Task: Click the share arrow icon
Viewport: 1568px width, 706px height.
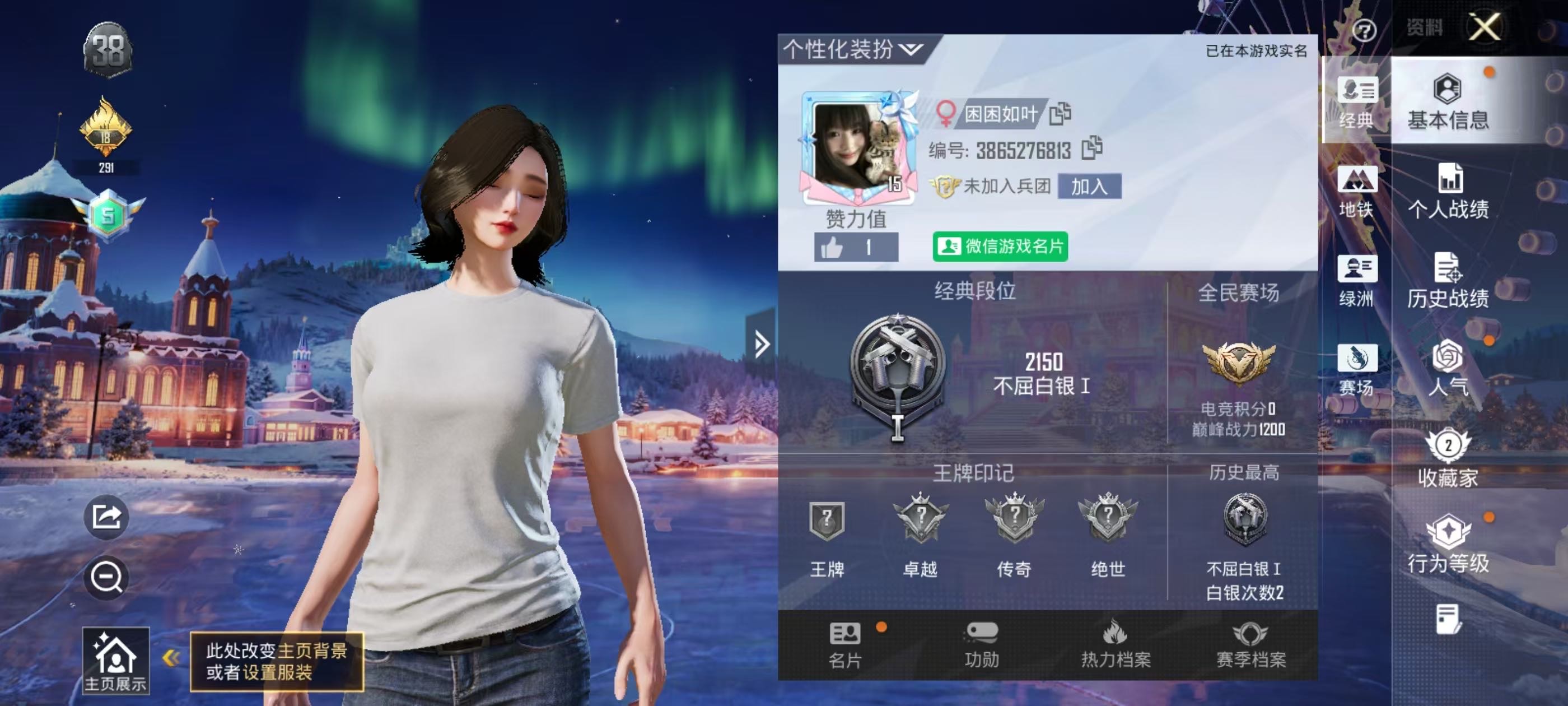Action: tap(106, 517)
